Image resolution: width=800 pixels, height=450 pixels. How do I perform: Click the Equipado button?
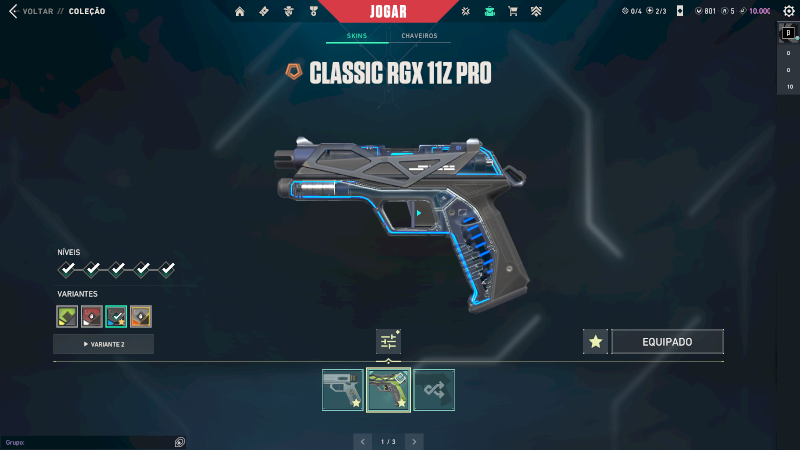click(x=667, y=342)
